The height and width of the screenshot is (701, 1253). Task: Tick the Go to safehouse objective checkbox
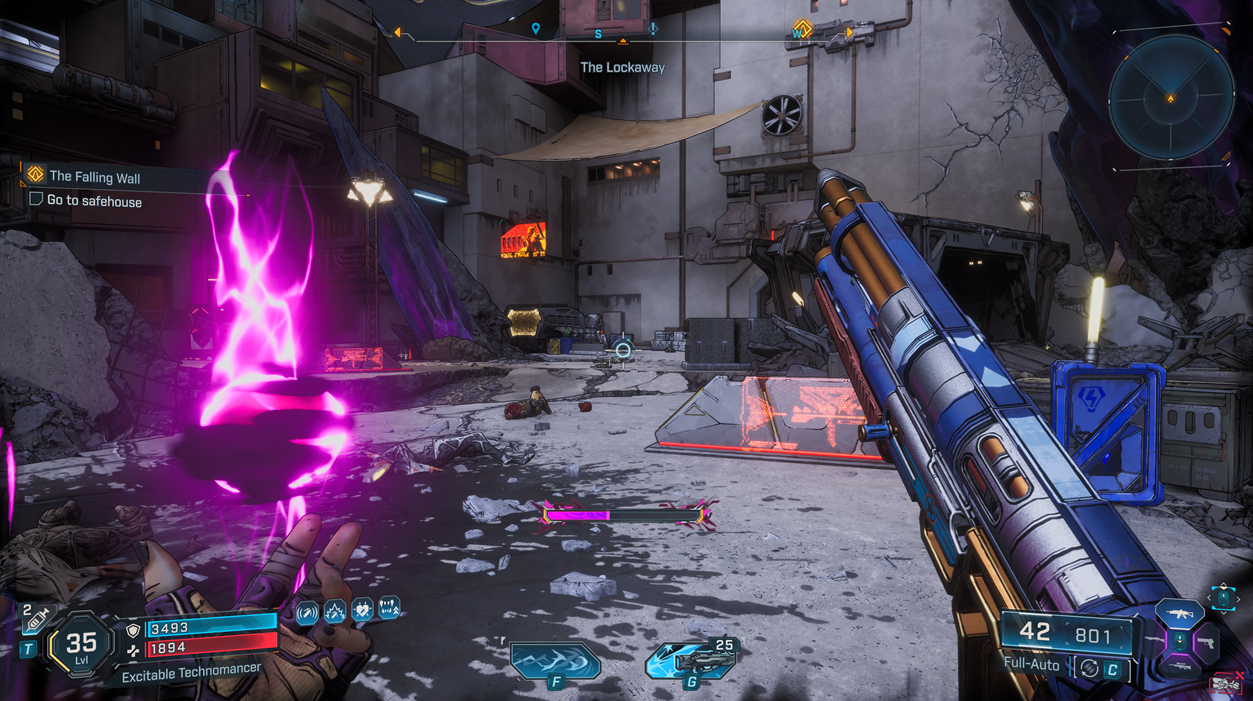coord(36,200)
